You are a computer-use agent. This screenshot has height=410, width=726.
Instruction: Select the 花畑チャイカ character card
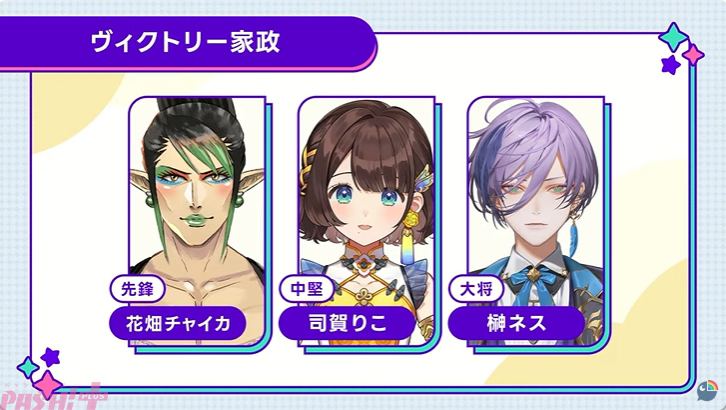click(194, 215)
